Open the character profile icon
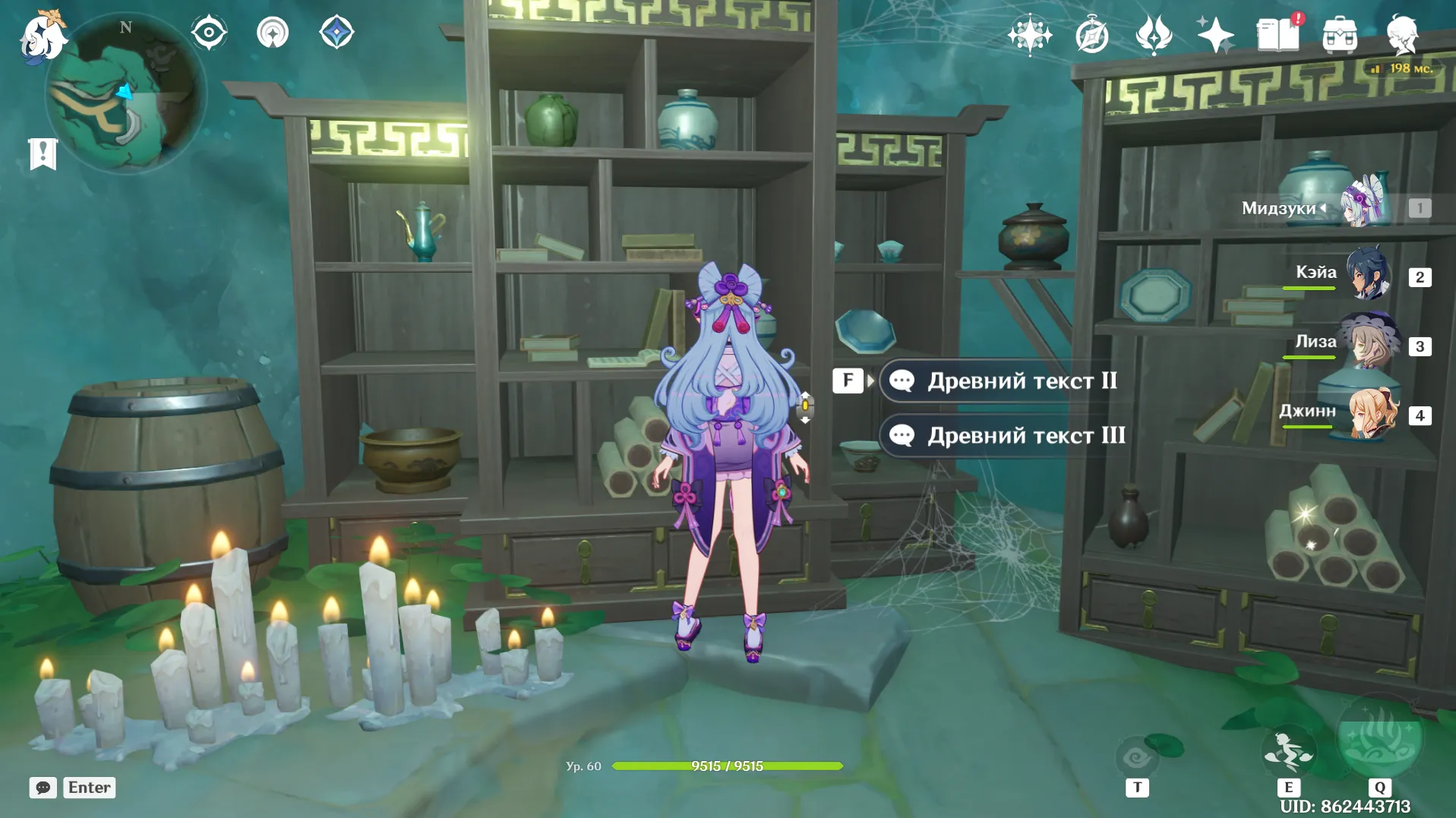This screenshot has height=818, width=1456. click(x=1402, y=36)
